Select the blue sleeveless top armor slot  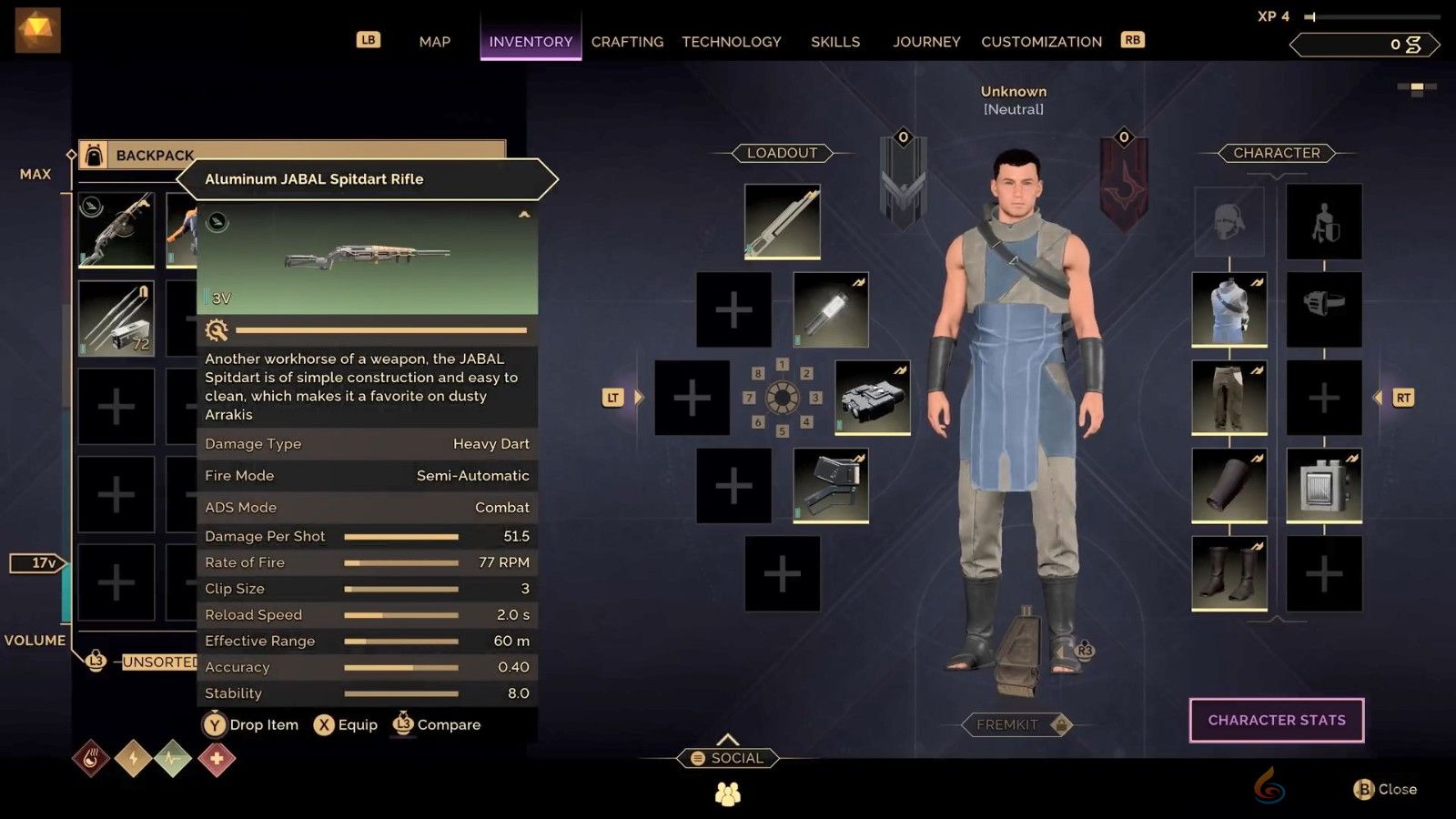pyautogui.click(x=1228, y=309)
